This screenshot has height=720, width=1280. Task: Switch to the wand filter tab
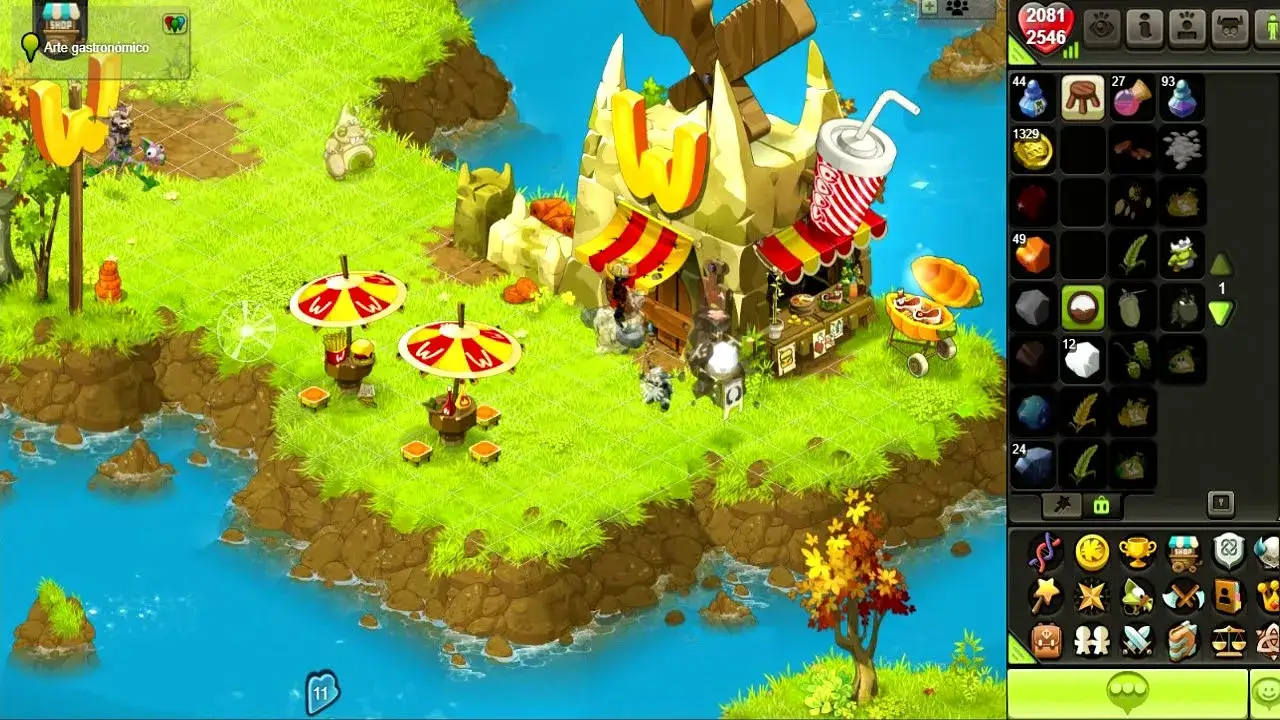click(x=1062, y=506)
